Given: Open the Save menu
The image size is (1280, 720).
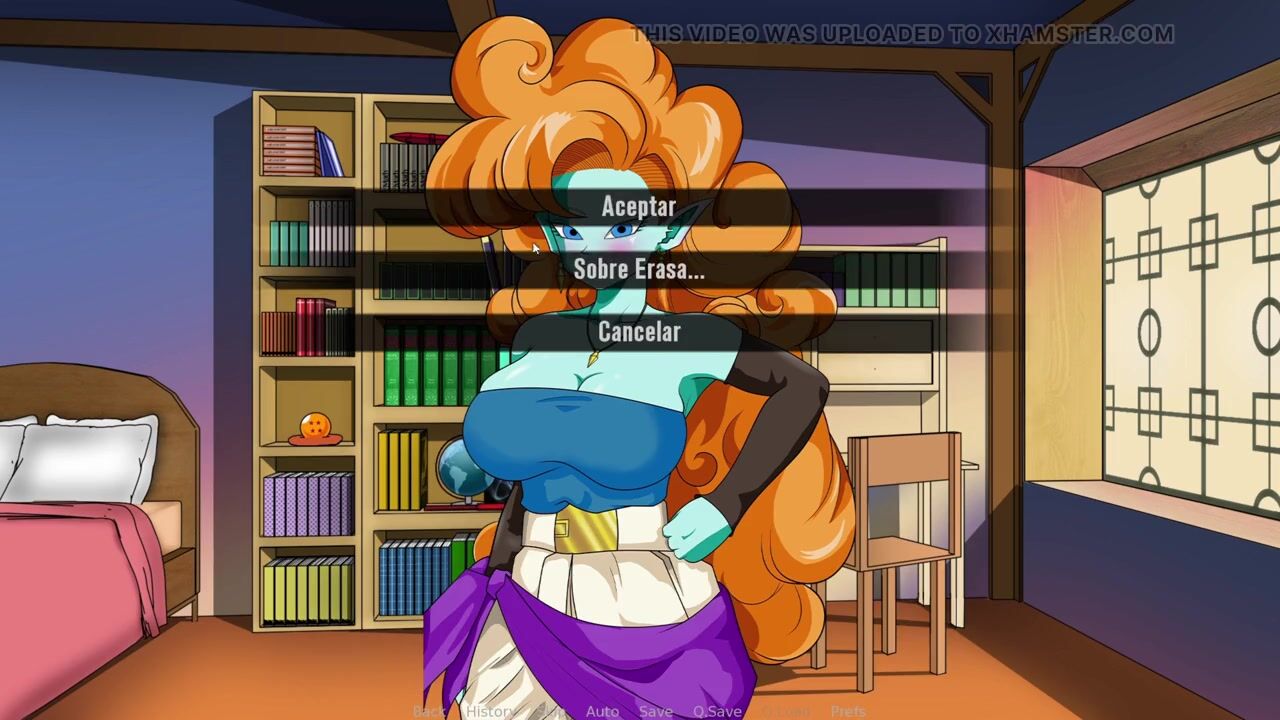Looking at the screenshot, I should pos(656,711).
